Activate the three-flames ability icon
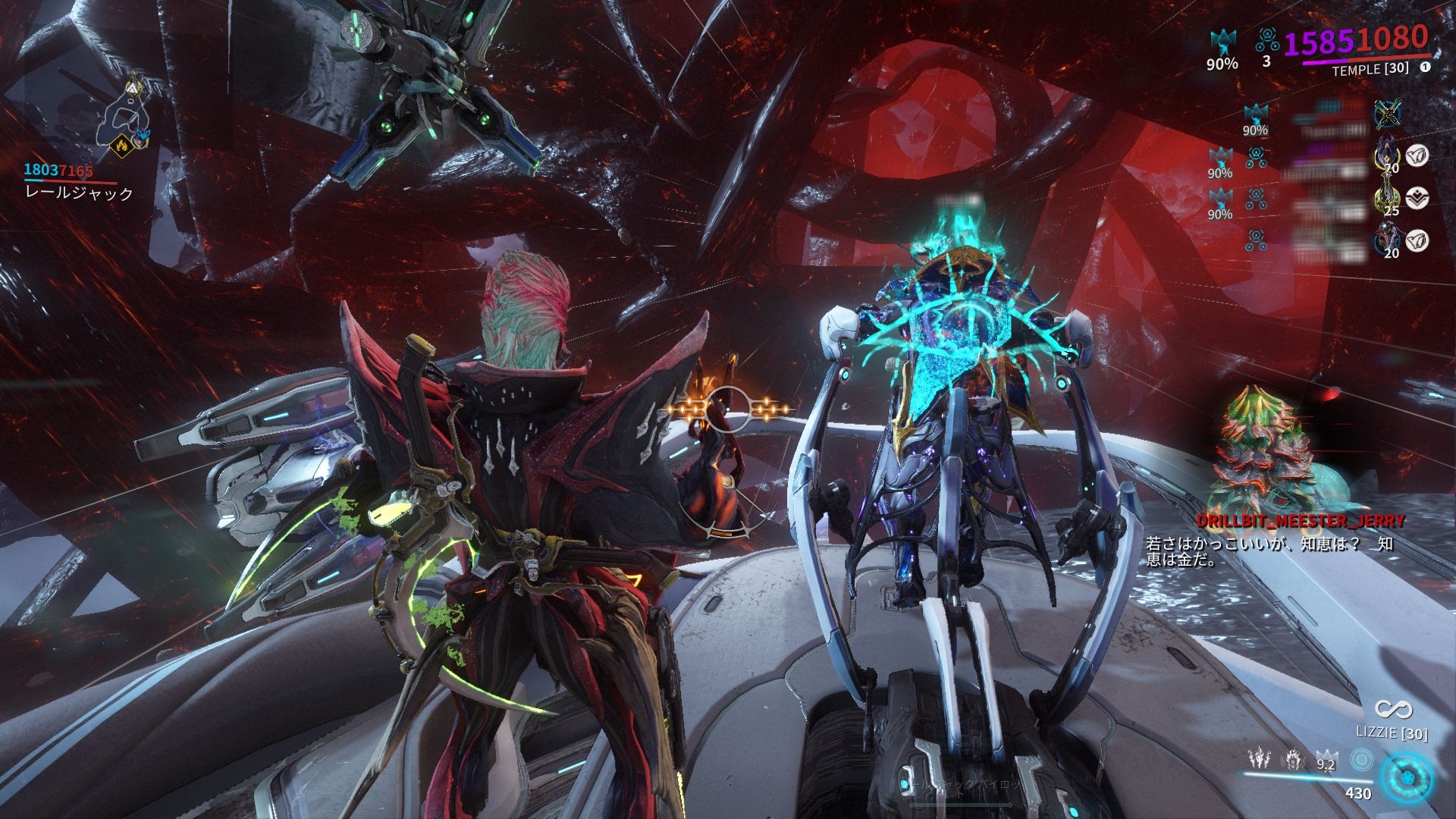1456x819 pixels. (1260, 757)
